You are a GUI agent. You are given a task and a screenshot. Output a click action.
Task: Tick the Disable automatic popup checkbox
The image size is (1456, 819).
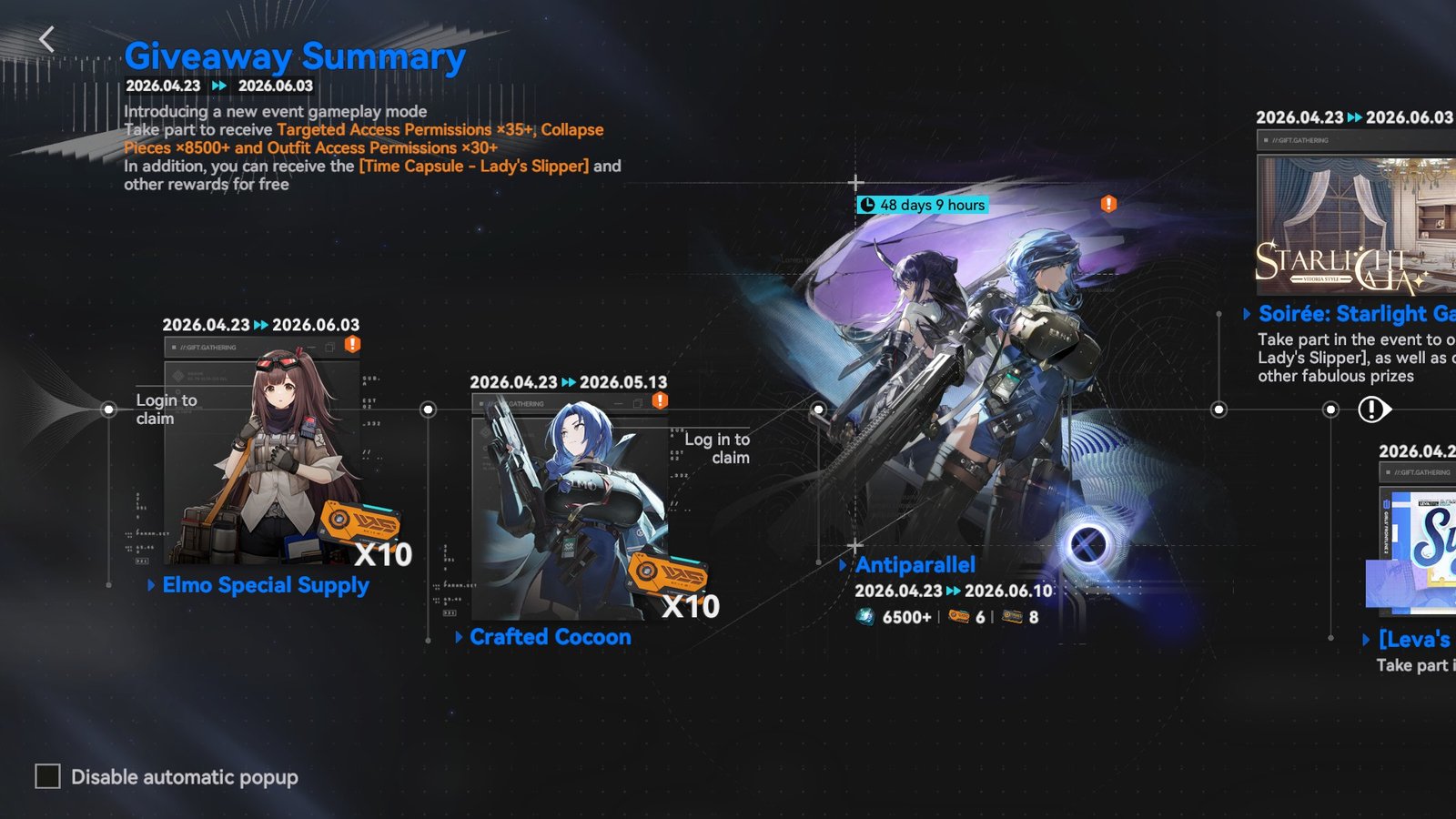point(47,776)
